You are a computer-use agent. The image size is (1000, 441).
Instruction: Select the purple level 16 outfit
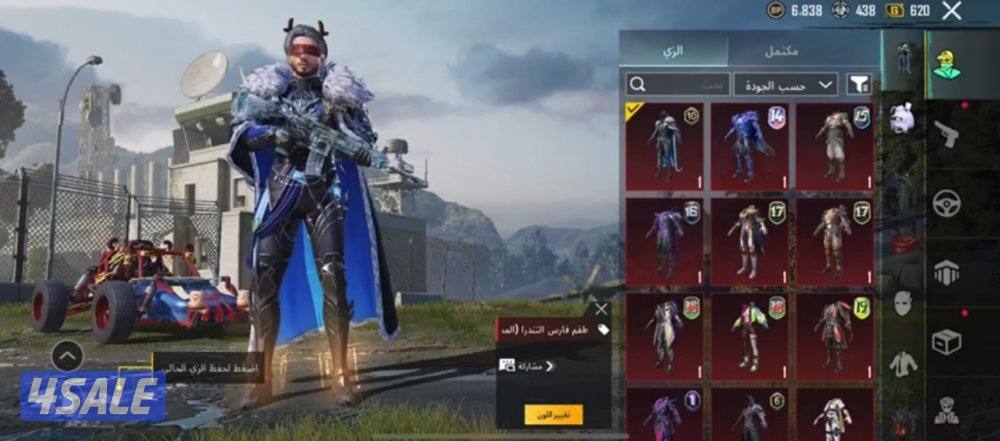[663, 241]
